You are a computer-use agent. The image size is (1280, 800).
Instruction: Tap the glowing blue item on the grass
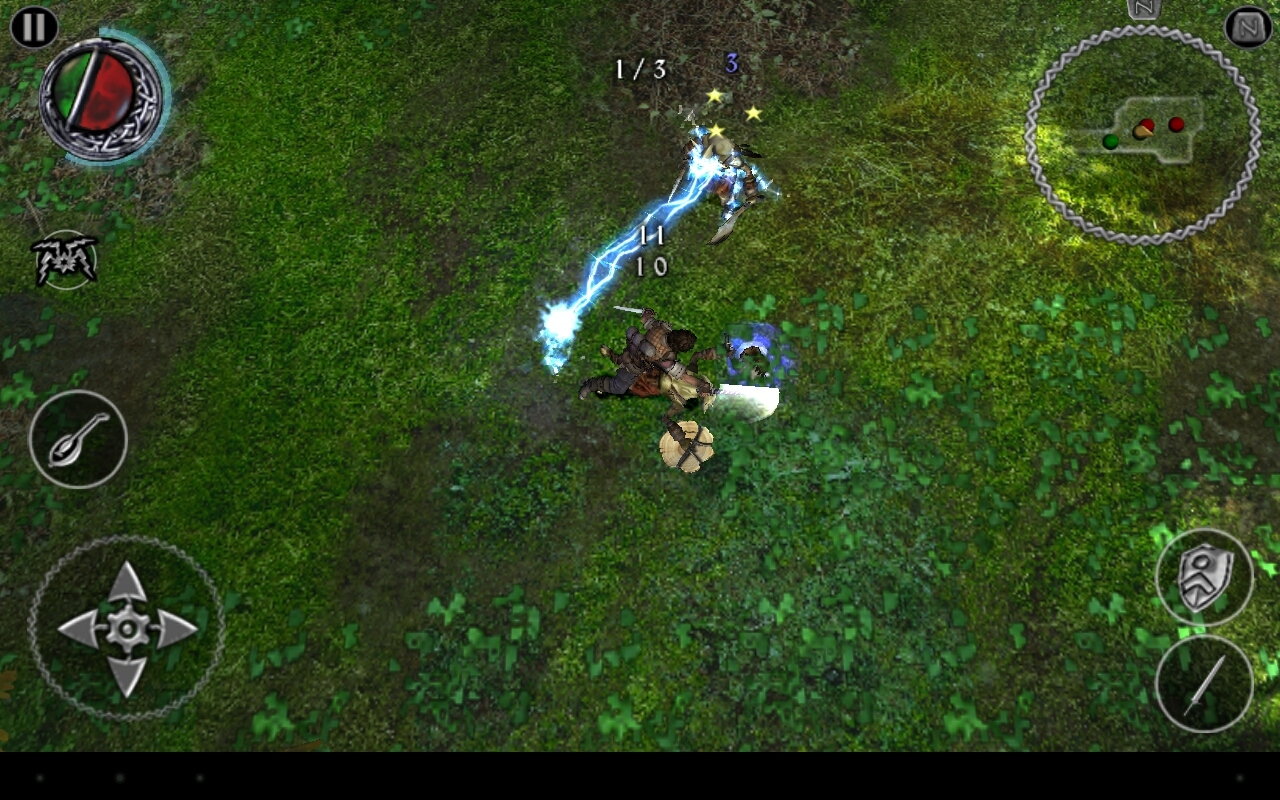752,352
